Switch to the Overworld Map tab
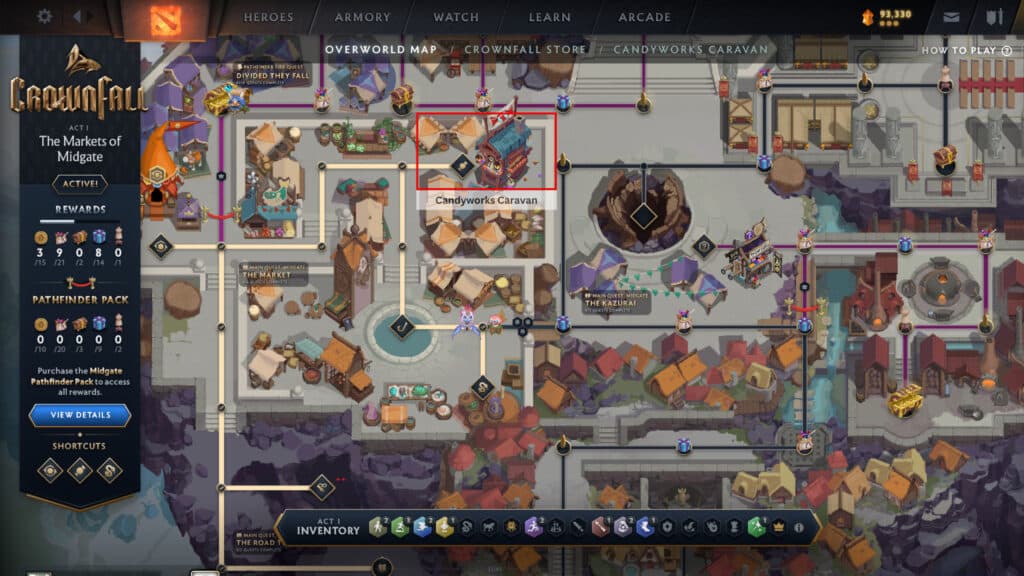The width and height of the screenshot is (1024, 576). pos(380,49)
